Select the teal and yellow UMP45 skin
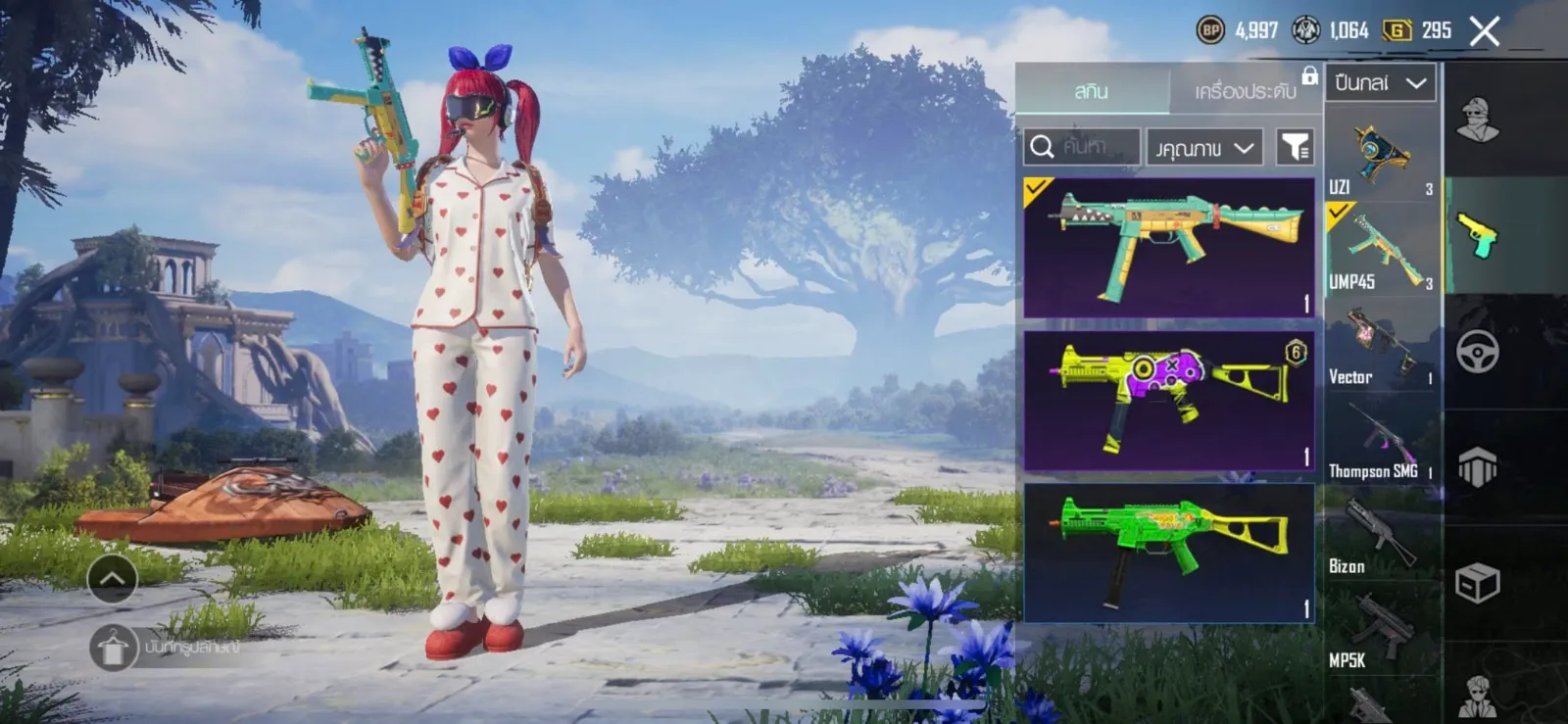Screen dimensions: 1568x724 [x=1168, y=247]
